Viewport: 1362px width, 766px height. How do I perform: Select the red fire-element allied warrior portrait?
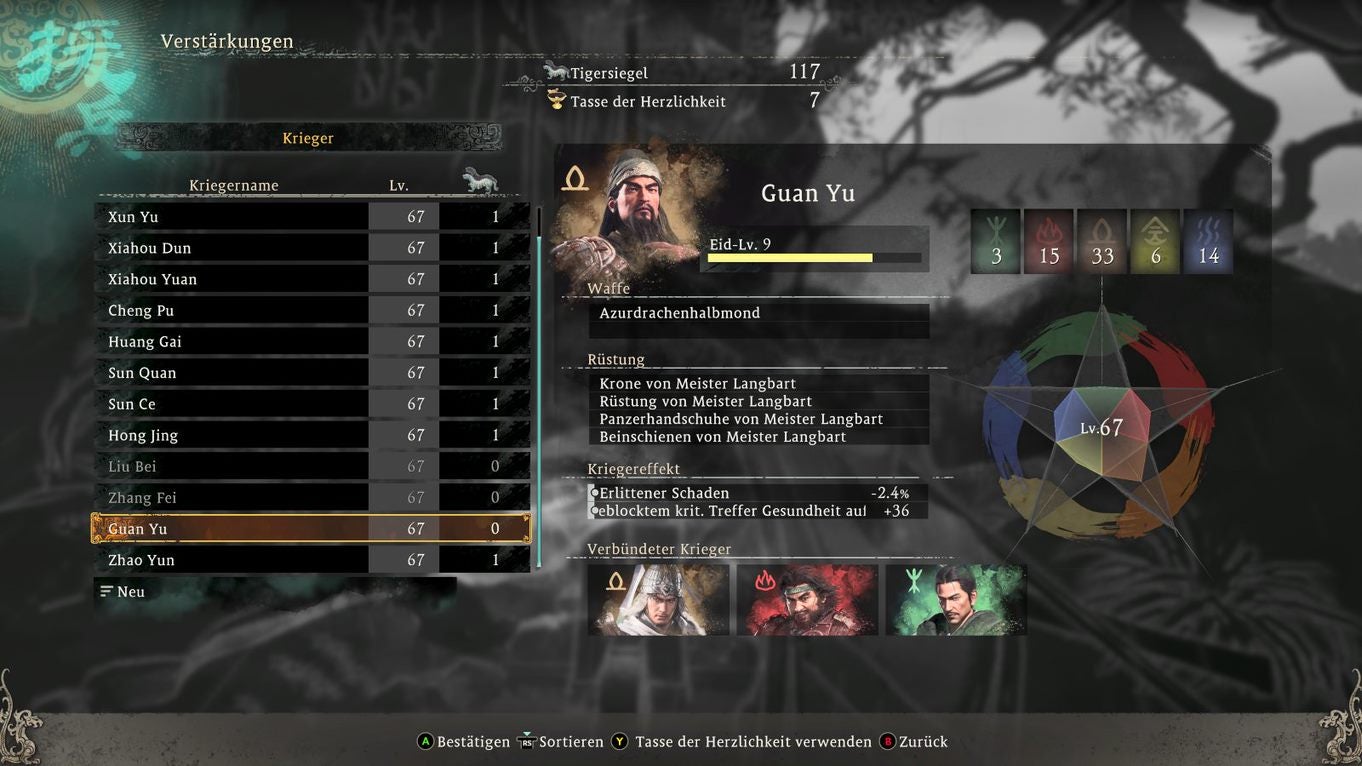point(807,600)
